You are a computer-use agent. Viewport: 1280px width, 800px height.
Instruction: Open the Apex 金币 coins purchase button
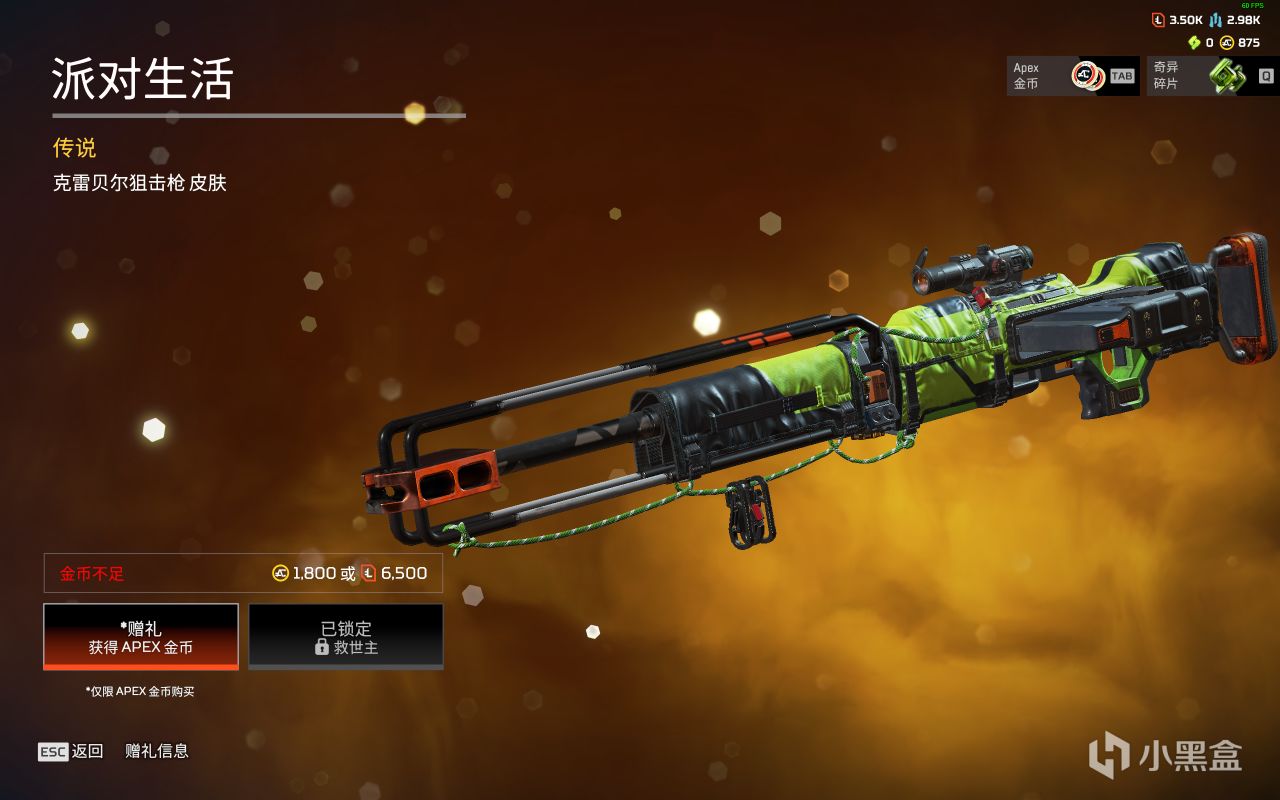(1072, 76)
